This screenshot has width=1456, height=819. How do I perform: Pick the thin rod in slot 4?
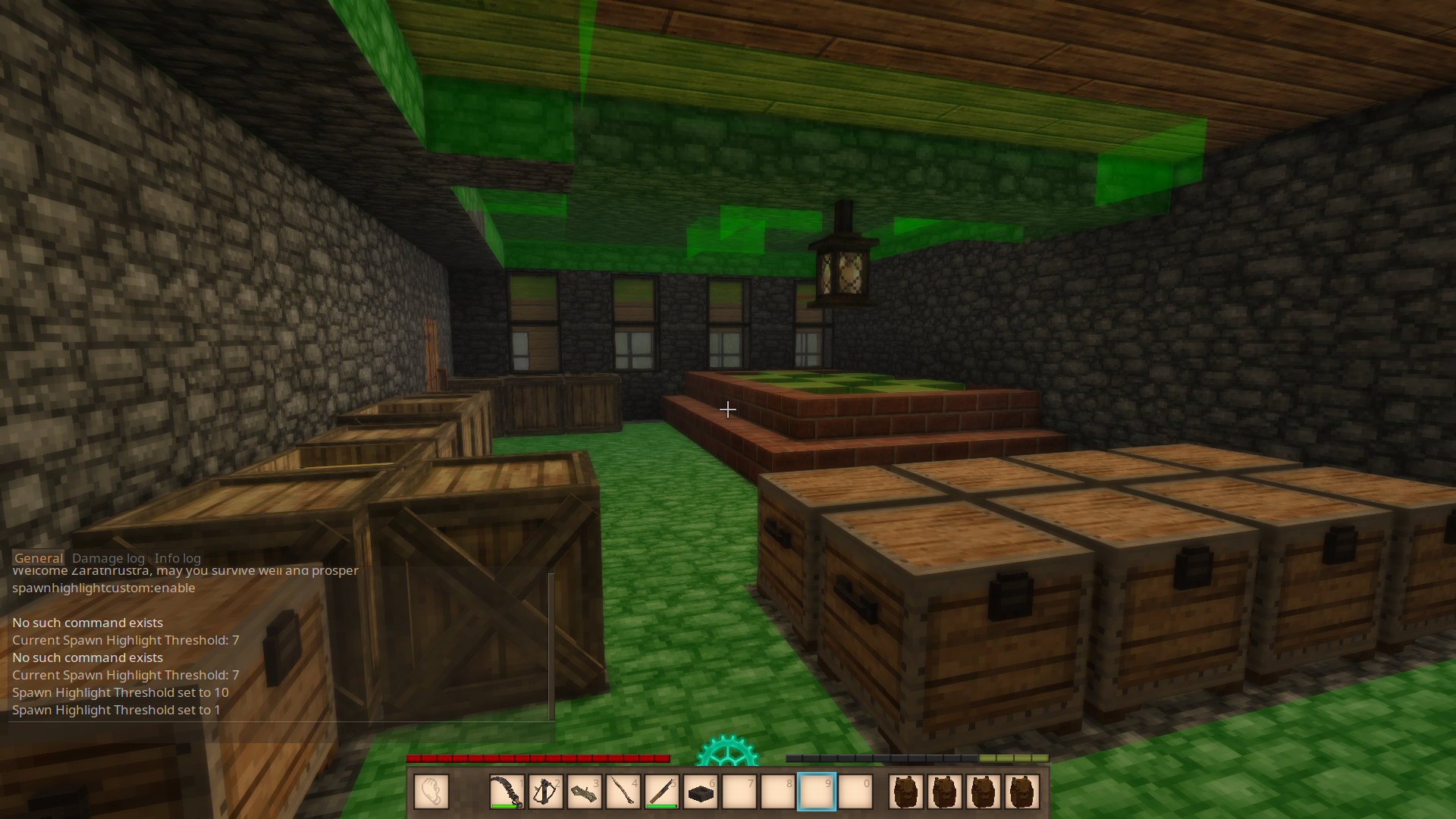623,792
